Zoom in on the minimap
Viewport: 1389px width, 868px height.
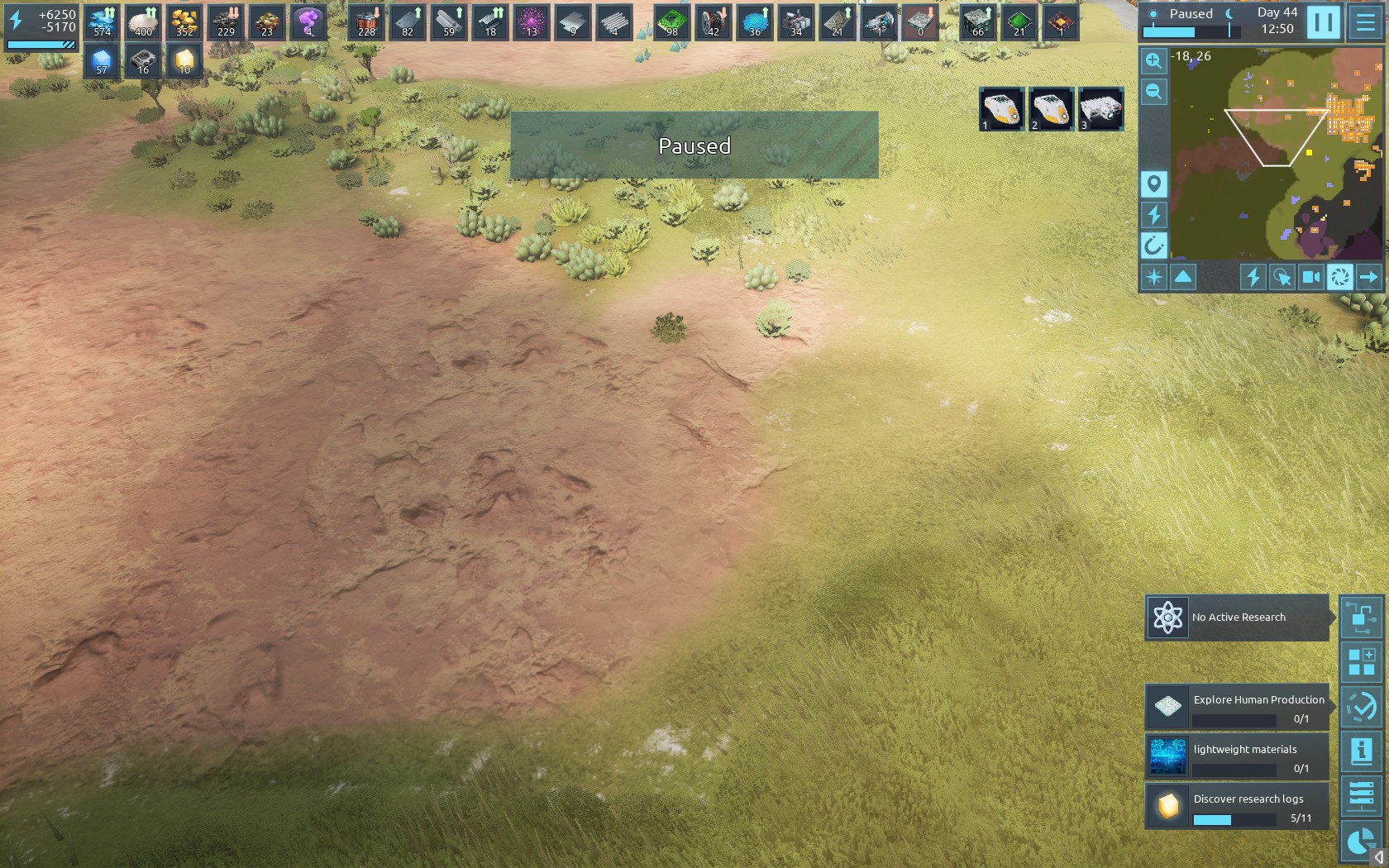(x=1153, y=60)
